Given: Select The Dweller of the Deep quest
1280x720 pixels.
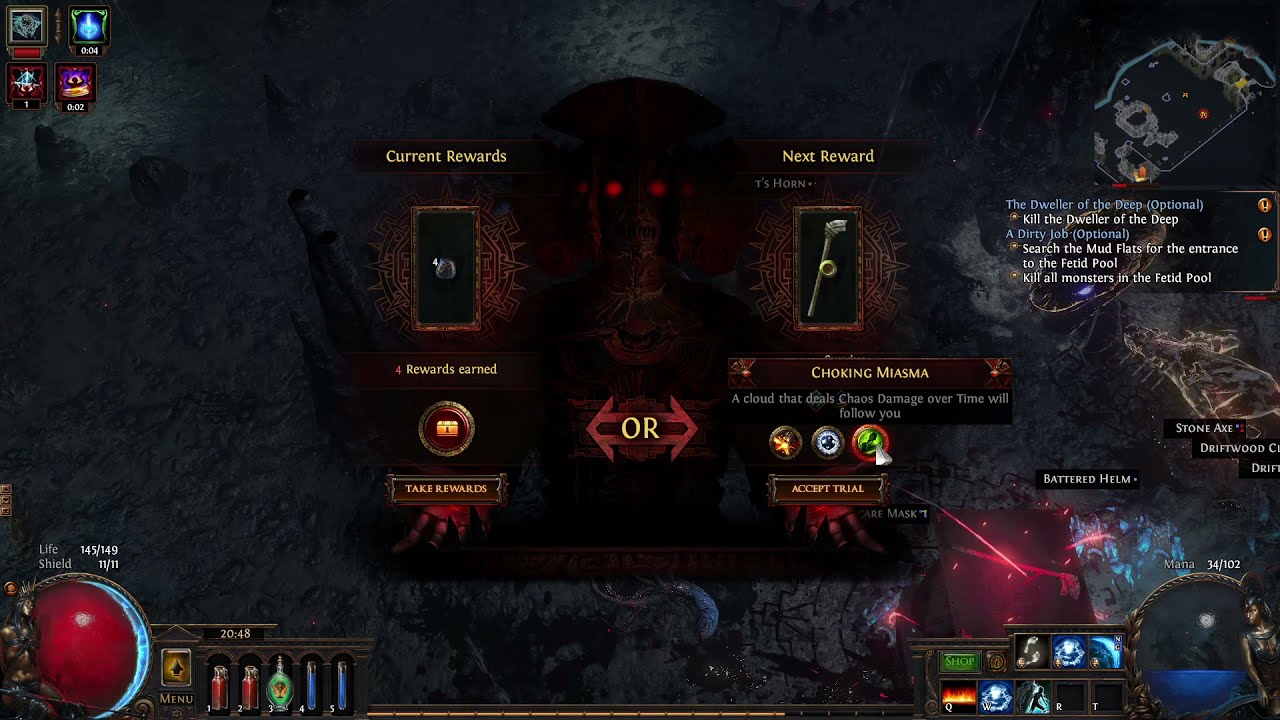Looking at the screenshot, I should click(1104, 204).
